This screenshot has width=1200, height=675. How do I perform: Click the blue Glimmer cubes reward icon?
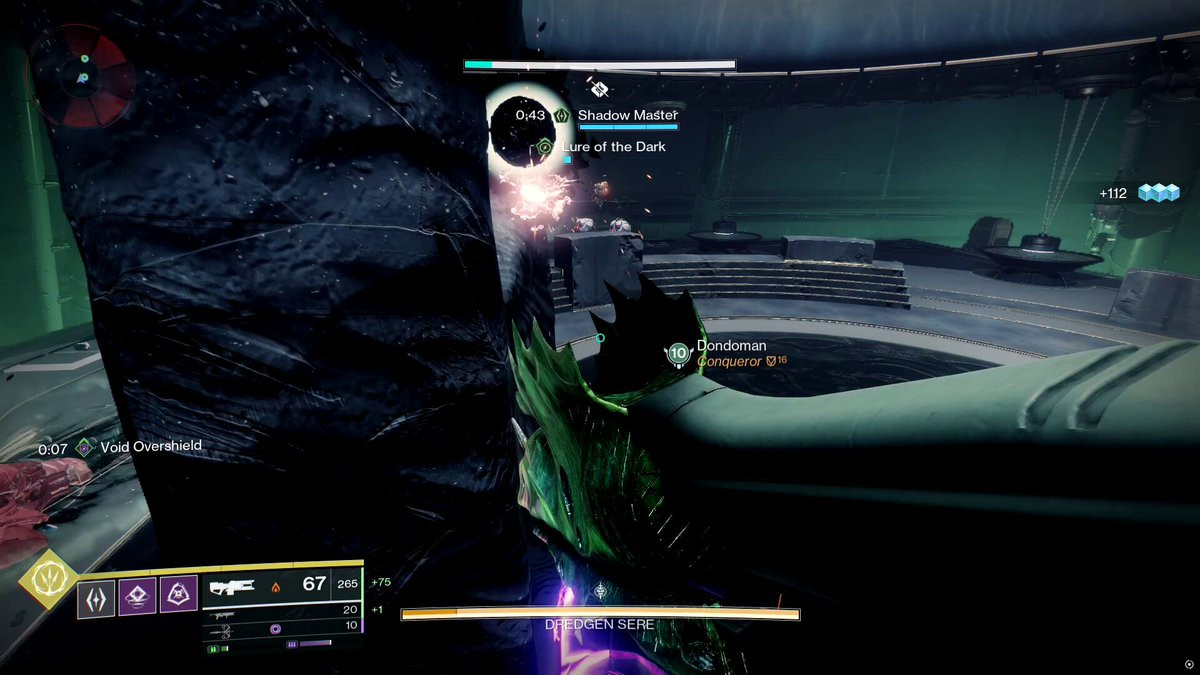click(1159, 193)
